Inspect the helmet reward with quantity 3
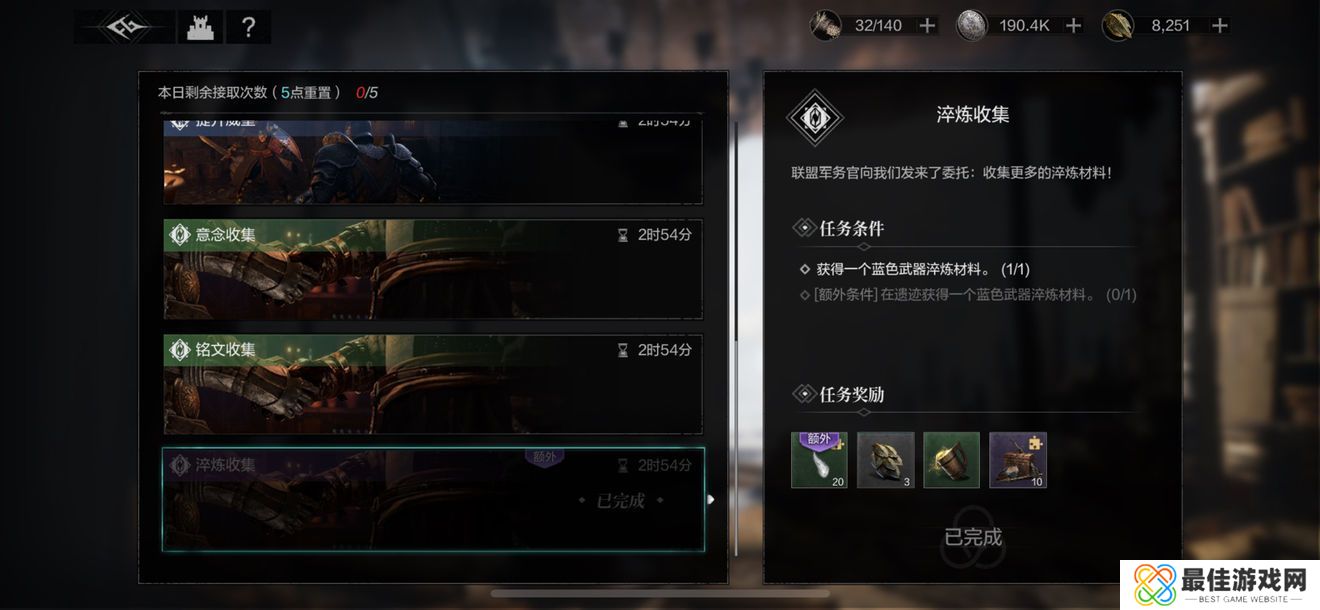 click(885, 460)
